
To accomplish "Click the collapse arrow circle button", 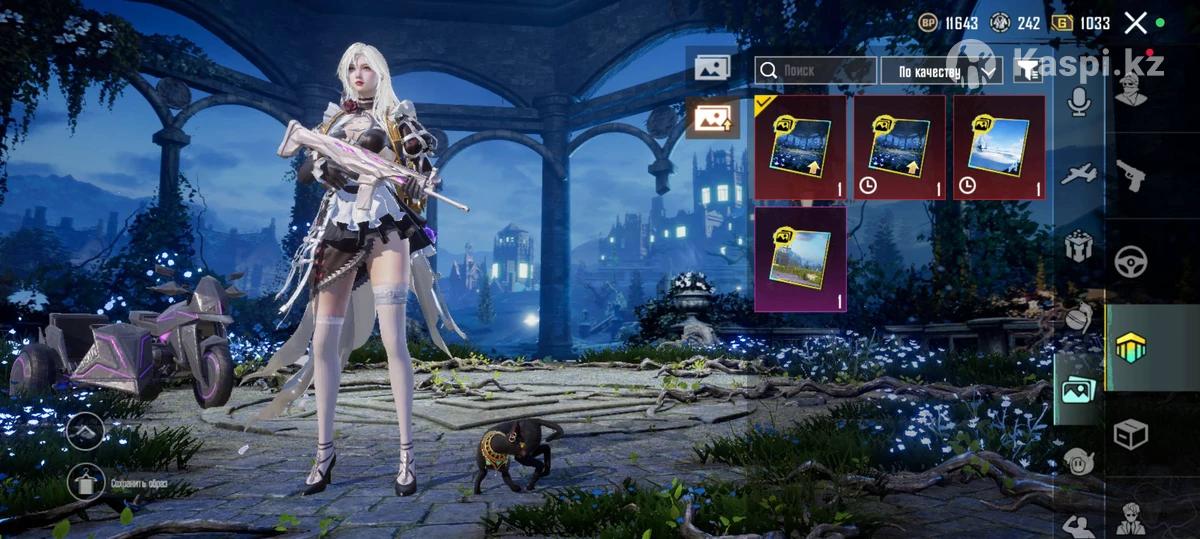I will click(86, 431).
